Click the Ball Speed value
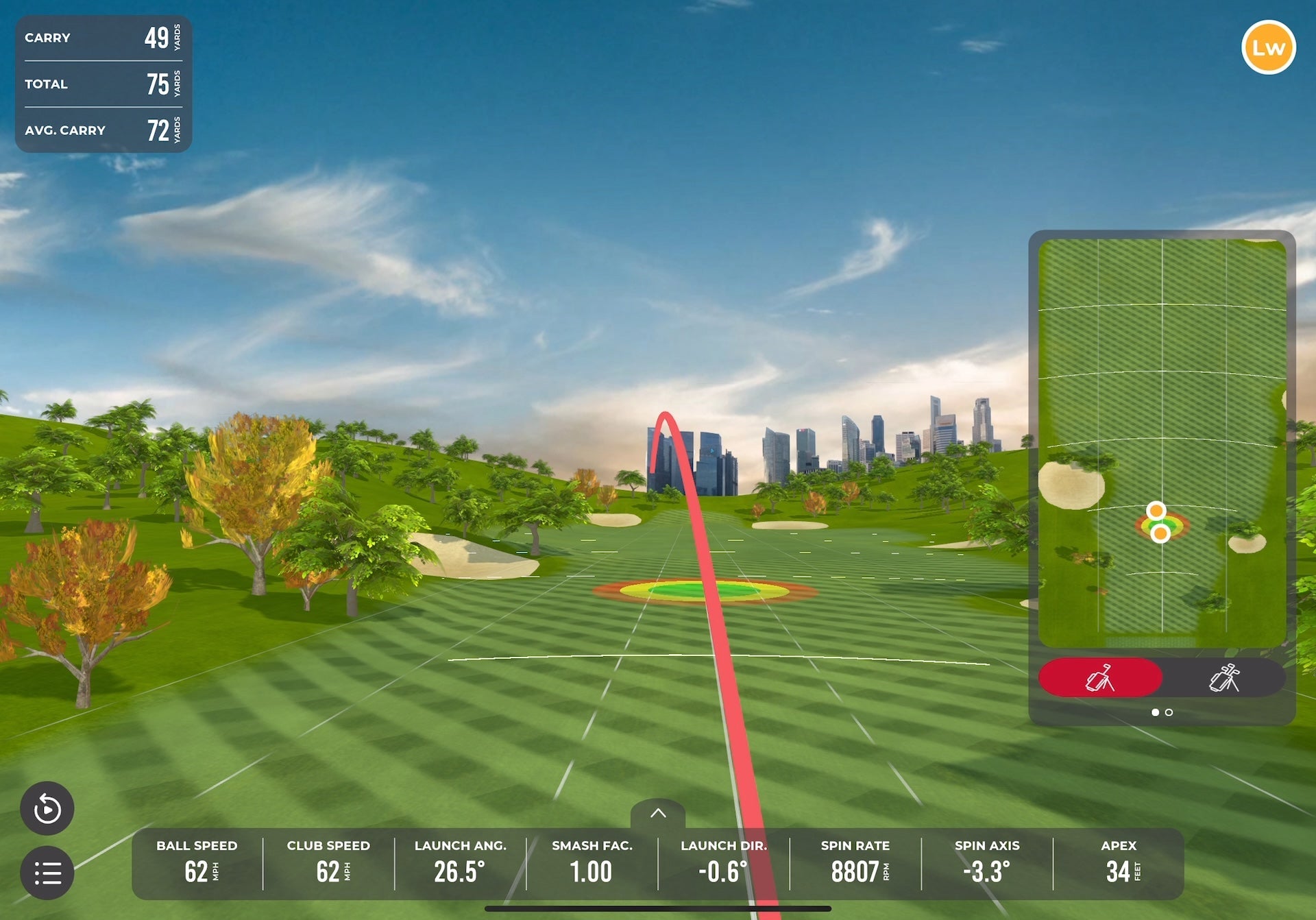Image resolution: width=1316 pixels, height=920 pixels. pos(197,862)
